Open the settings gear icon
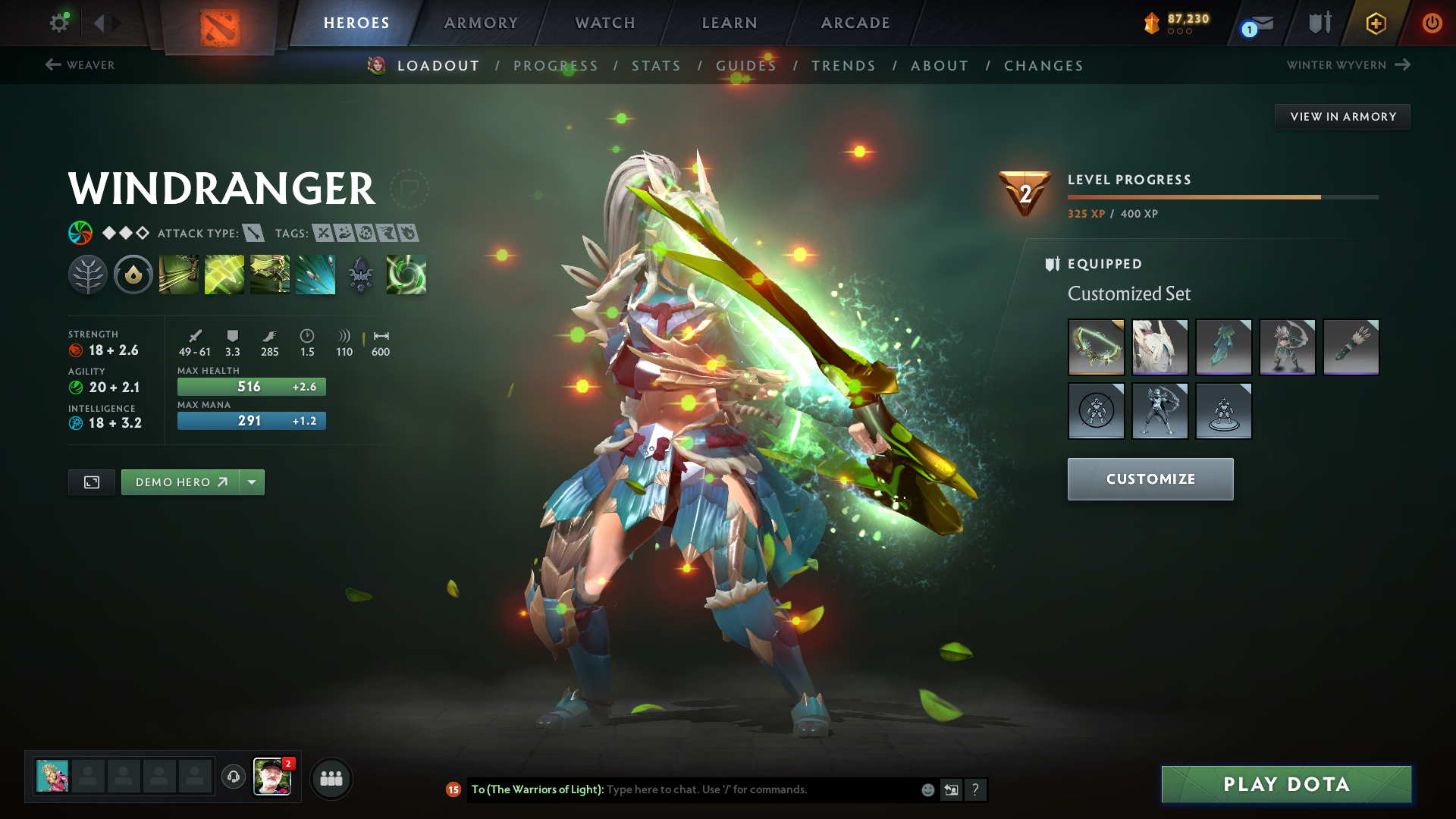Screen dimensions: 1456x819 [58, 23]
